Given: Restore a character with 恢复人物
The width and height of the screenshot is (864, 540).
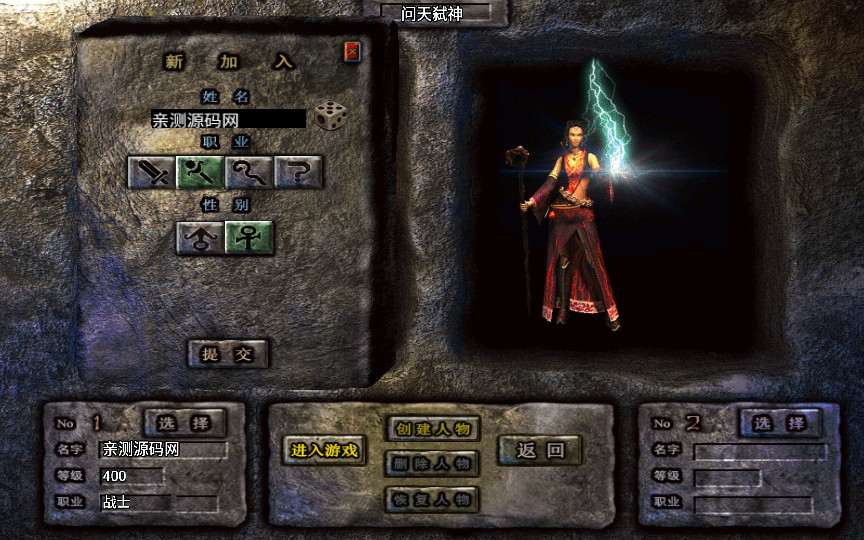Looking at the screenshot, I should (432, 498).
